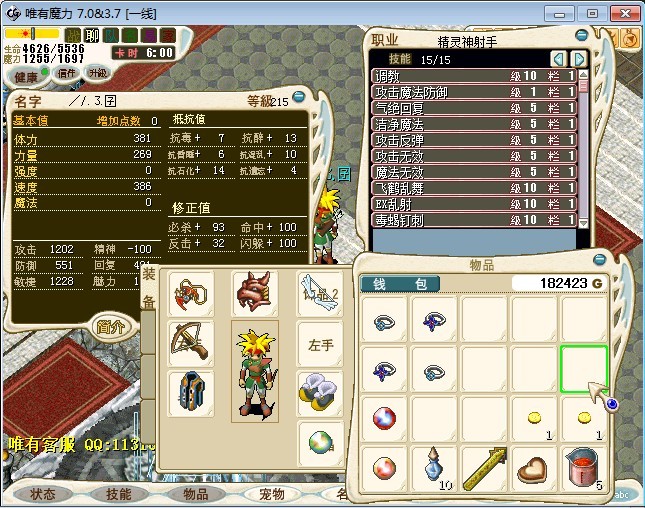The image size is (645, 508).
Task: Go to the next skill page arrow
Action: coord(578,59)
